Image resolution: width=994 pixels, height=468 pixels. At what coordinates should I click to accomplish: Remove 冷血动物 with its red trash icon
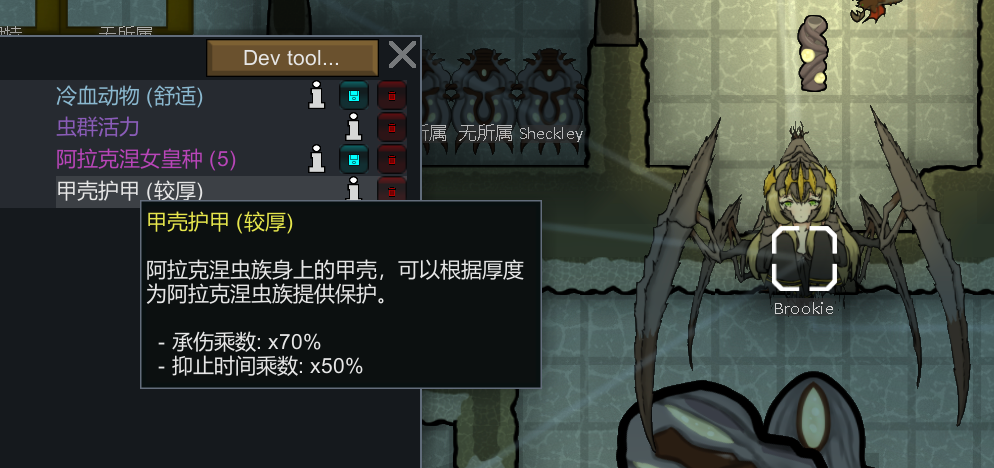point(391,97)
